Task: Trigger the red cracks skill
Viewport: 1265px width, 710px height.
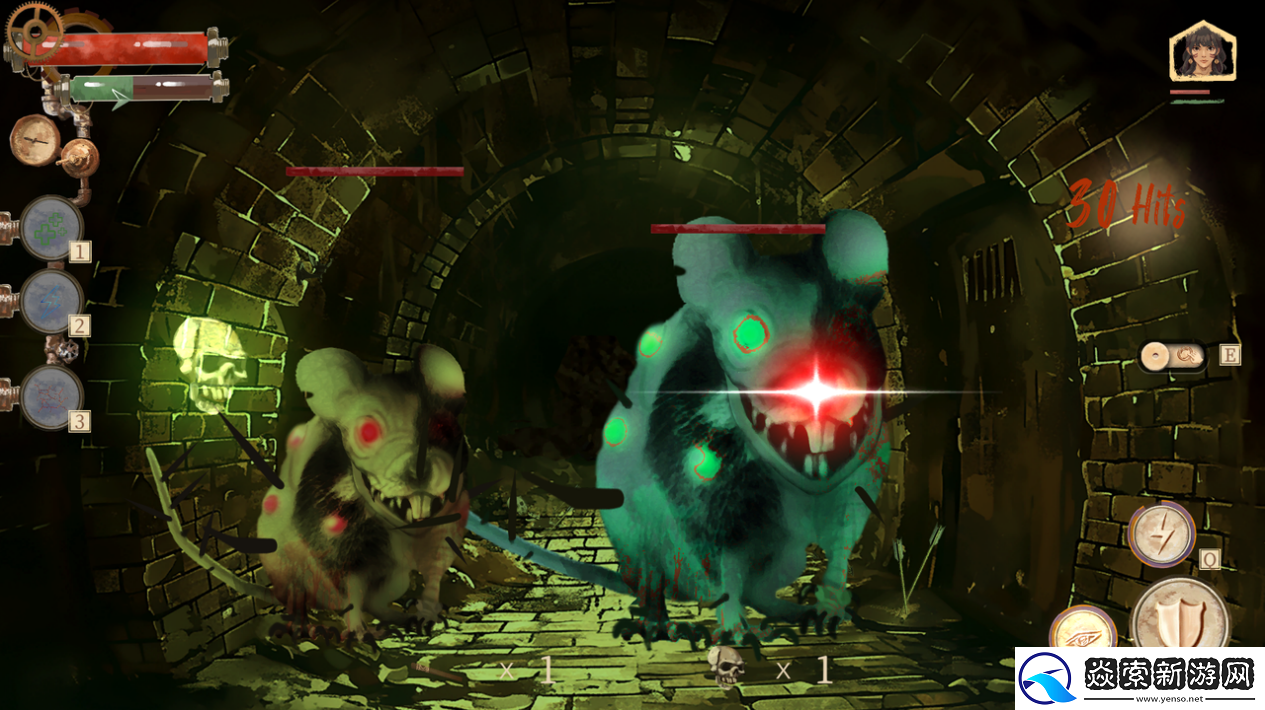Action: point(51,396)
